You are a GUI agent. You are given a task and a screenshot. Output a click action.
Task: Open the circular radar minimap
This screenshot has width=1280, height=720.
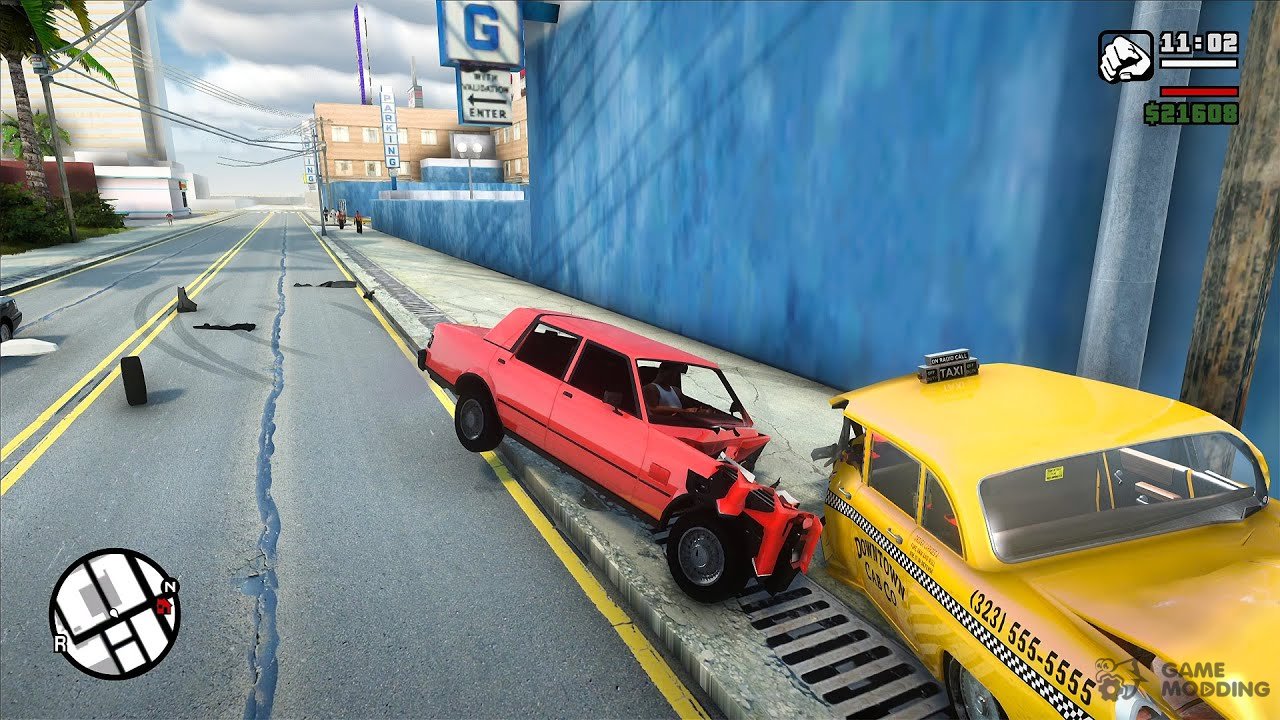pyautogui.click(x=114, y=612)
